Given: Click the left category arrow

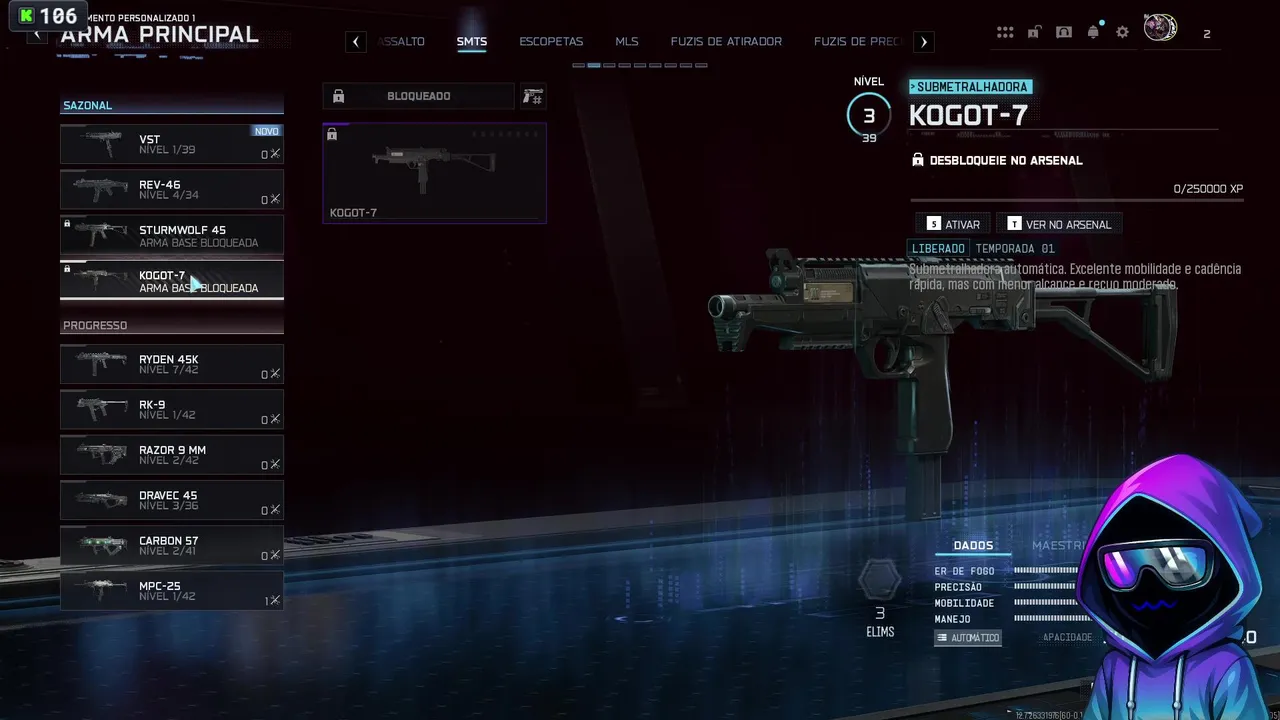Looking at the screenshot, I should click(356, 42).
